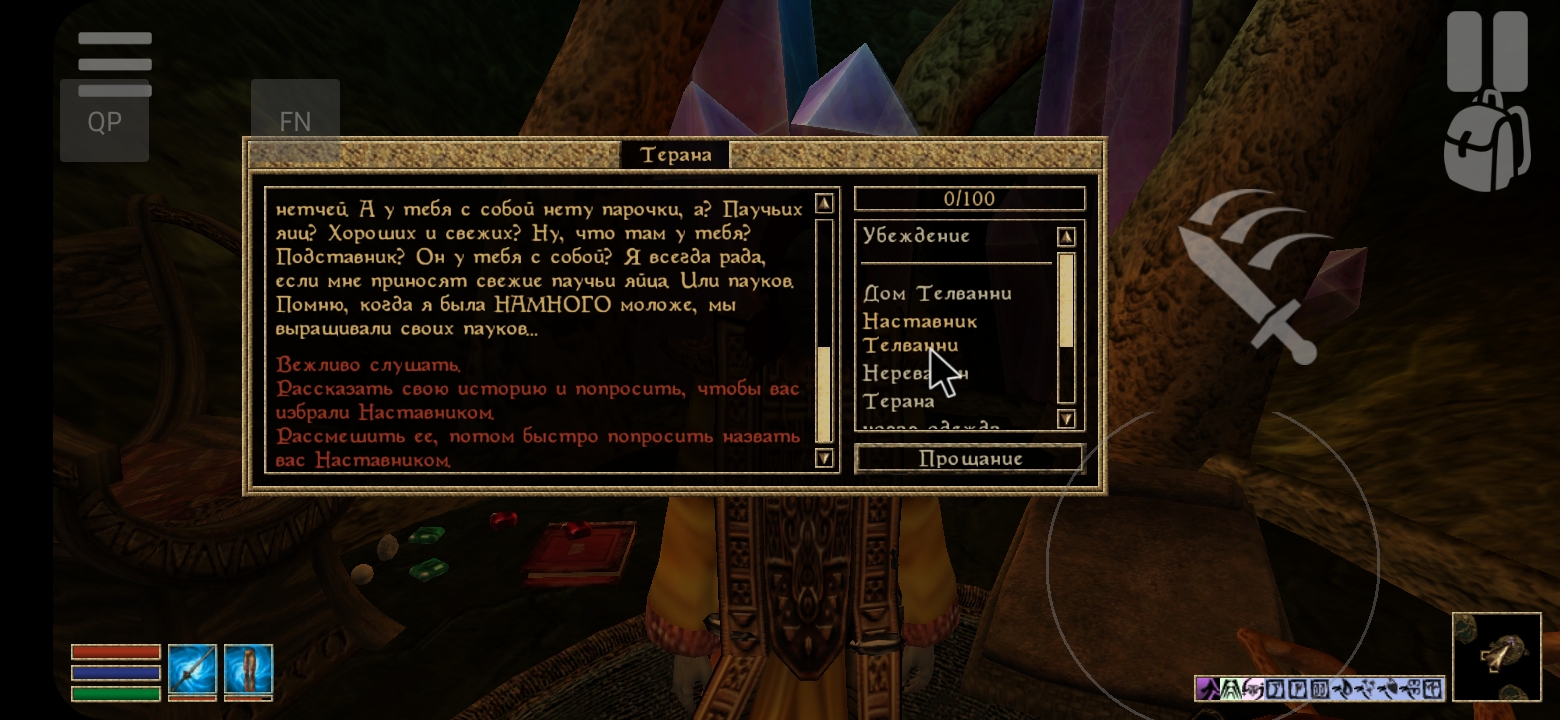Viewport: 1560px width, 720px height.
Task: Pause the game with pause icon
Action: [x=1487, y=52]
